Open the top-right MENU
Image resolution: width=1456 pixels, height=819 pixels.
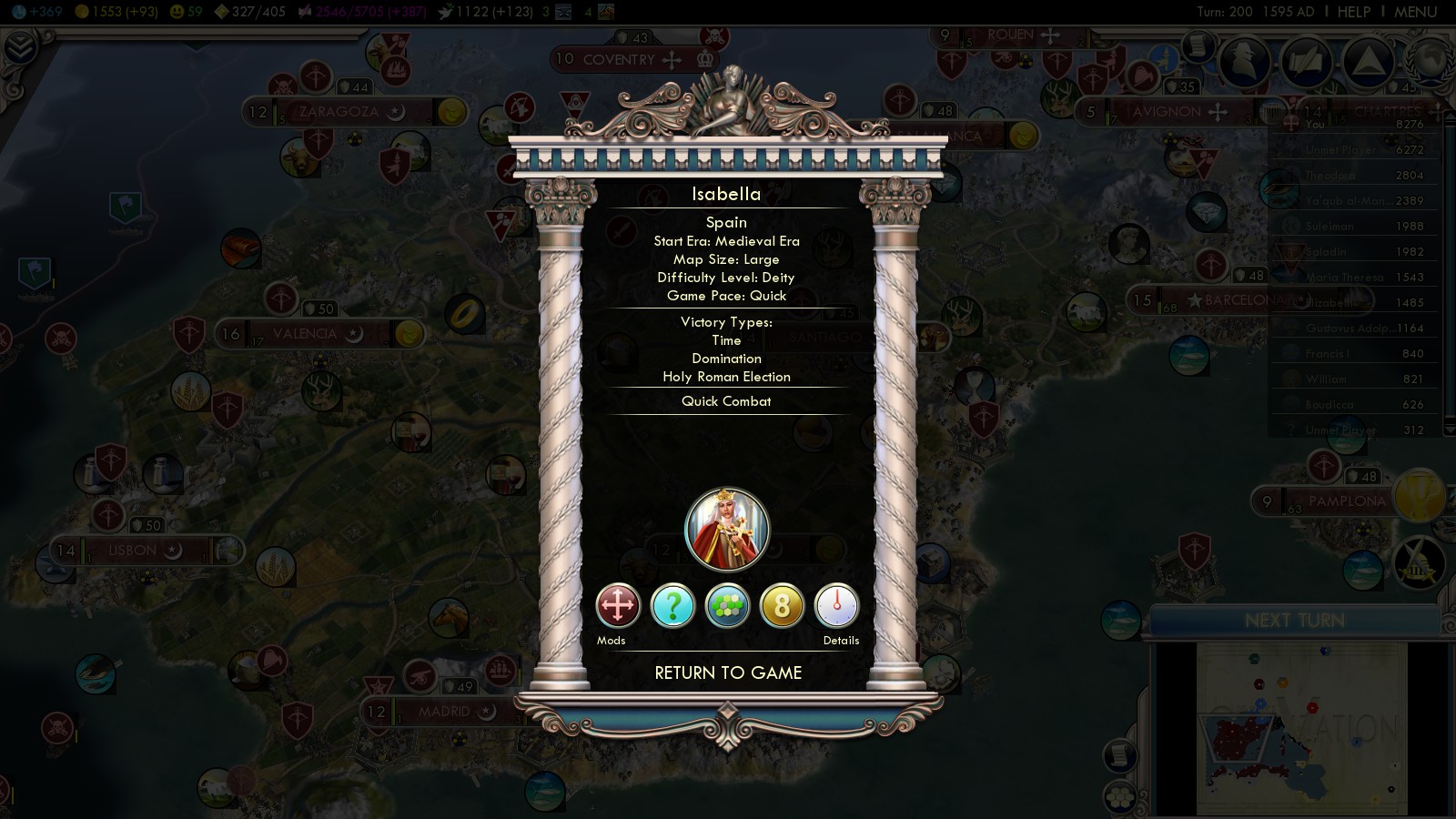pyautogui.click(x=1415, y=12)
